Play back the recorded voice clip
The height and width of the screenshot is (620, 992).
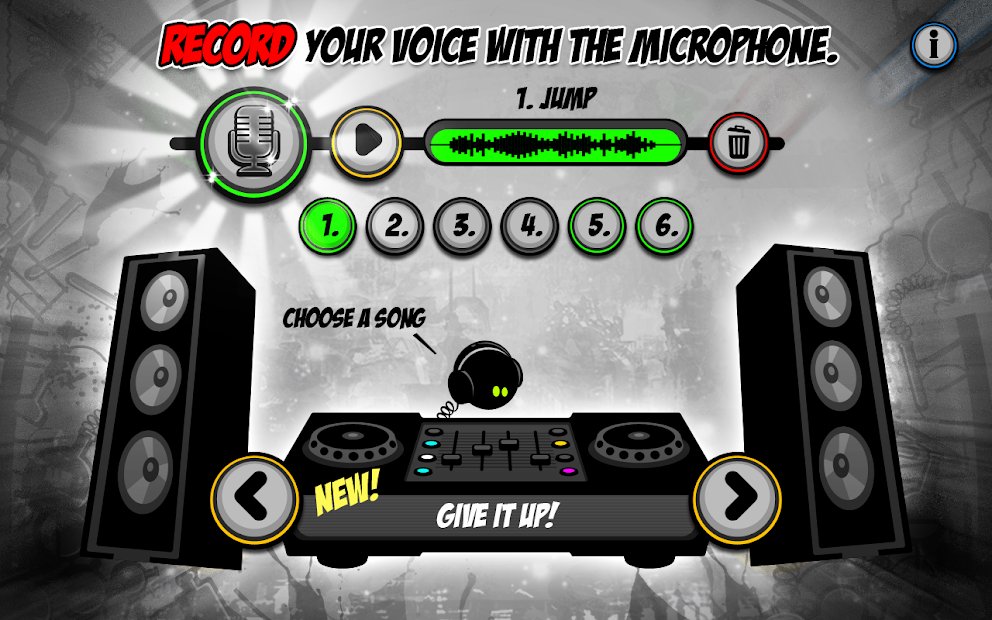click(366, 141)
